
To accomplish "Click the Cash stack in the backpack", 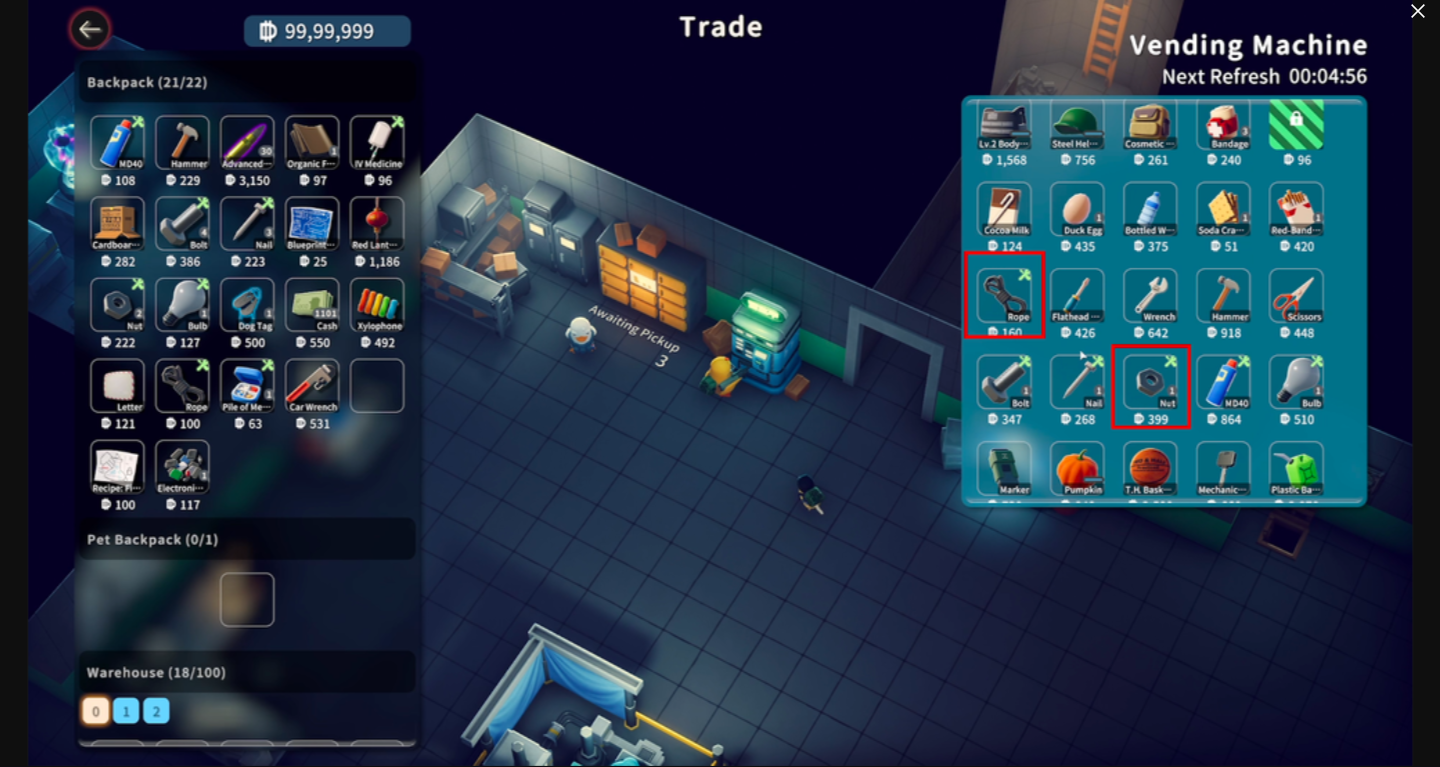I will point(311,303).
